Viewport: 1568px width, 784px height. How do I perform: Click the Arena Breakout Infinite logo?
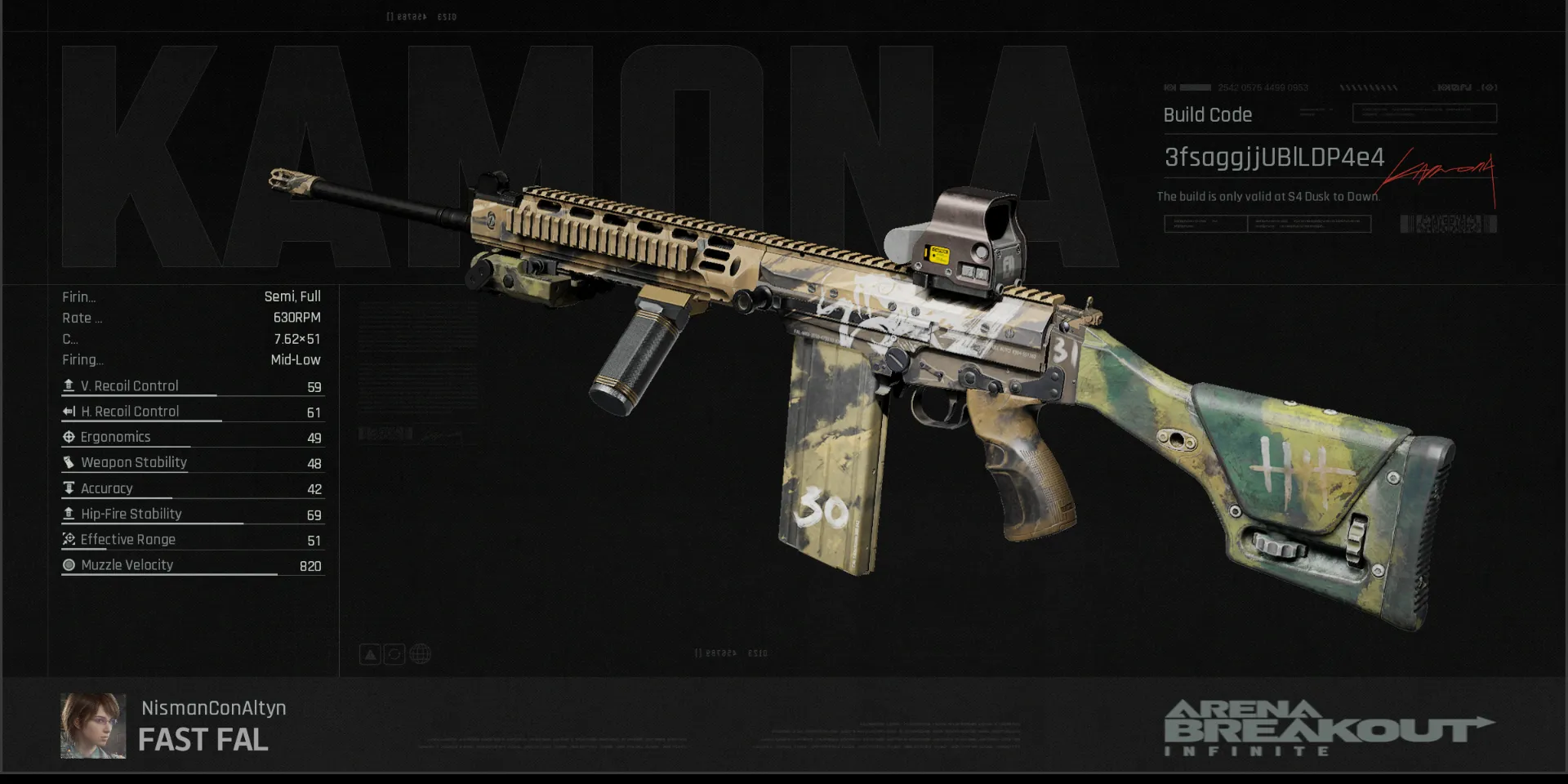(1327, 728)
